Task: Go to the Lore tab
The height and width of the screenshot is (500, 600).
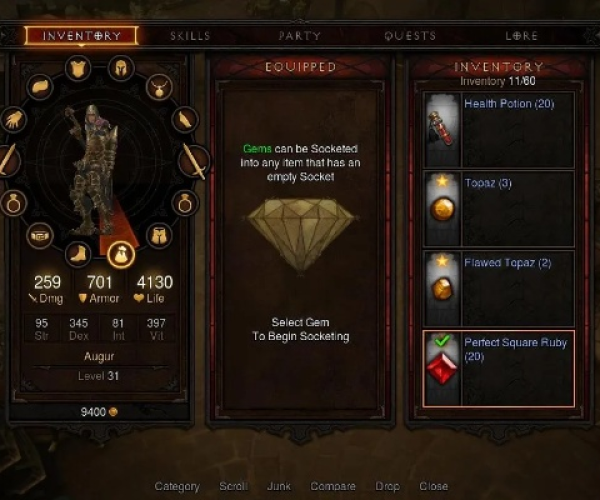Action: 521,36
